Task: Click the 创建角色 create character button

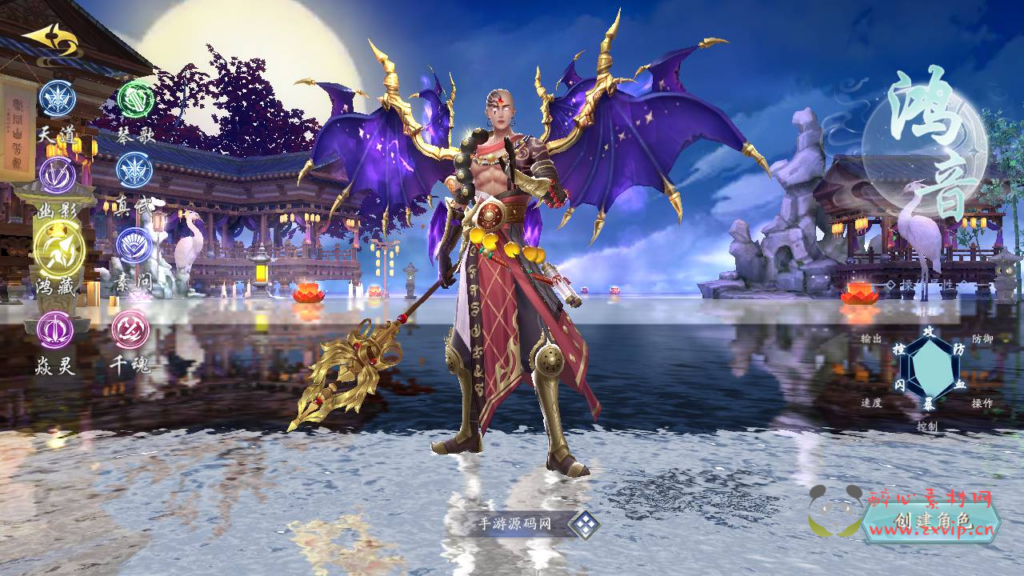Action: coord(932,521)
